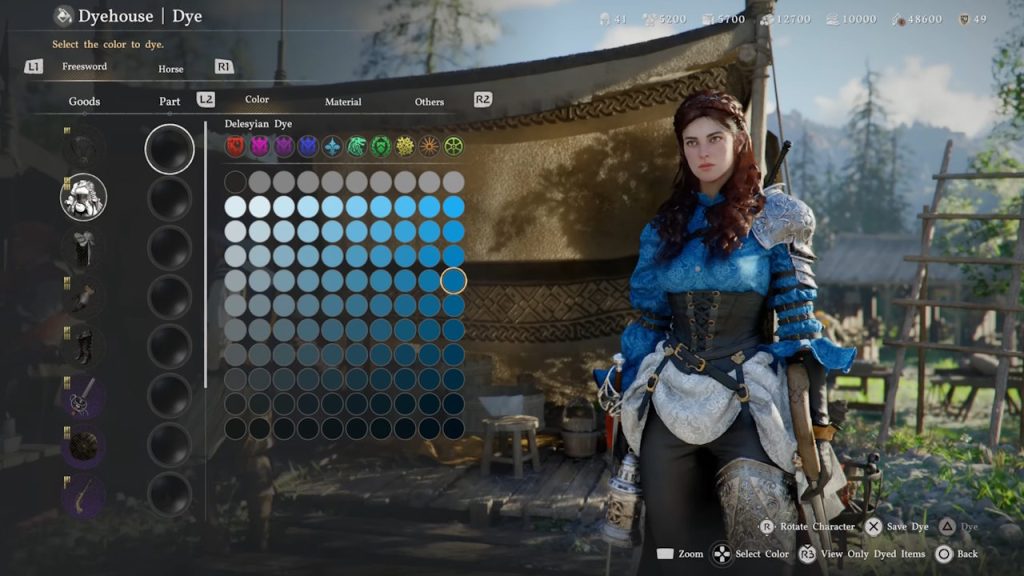Screen dimensions: 1024x576
Task: Switch to the Horse tab
Action: 171,69
